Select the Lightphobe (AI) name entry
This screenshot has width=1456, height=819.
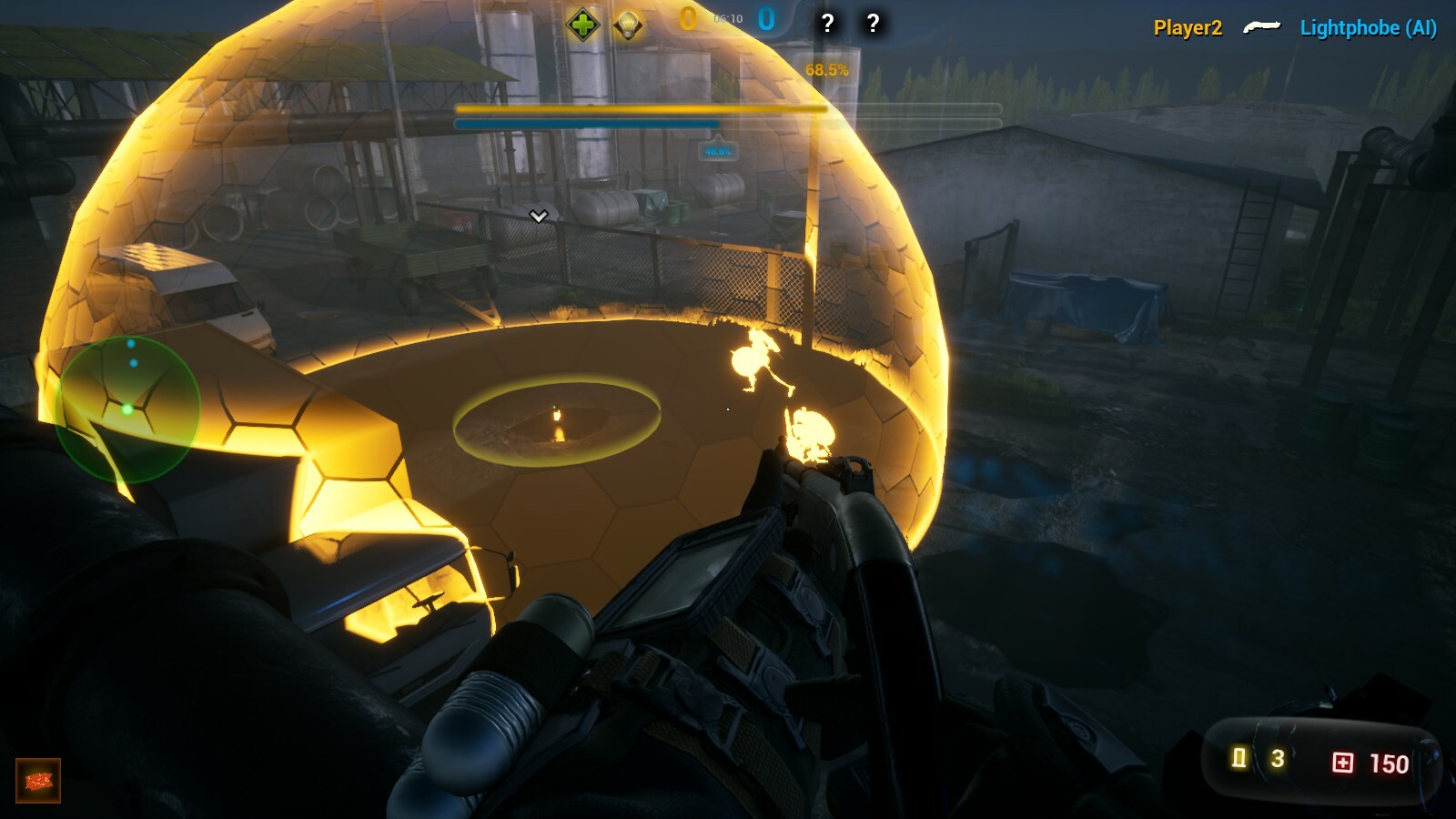click(x=1368, y=27)
